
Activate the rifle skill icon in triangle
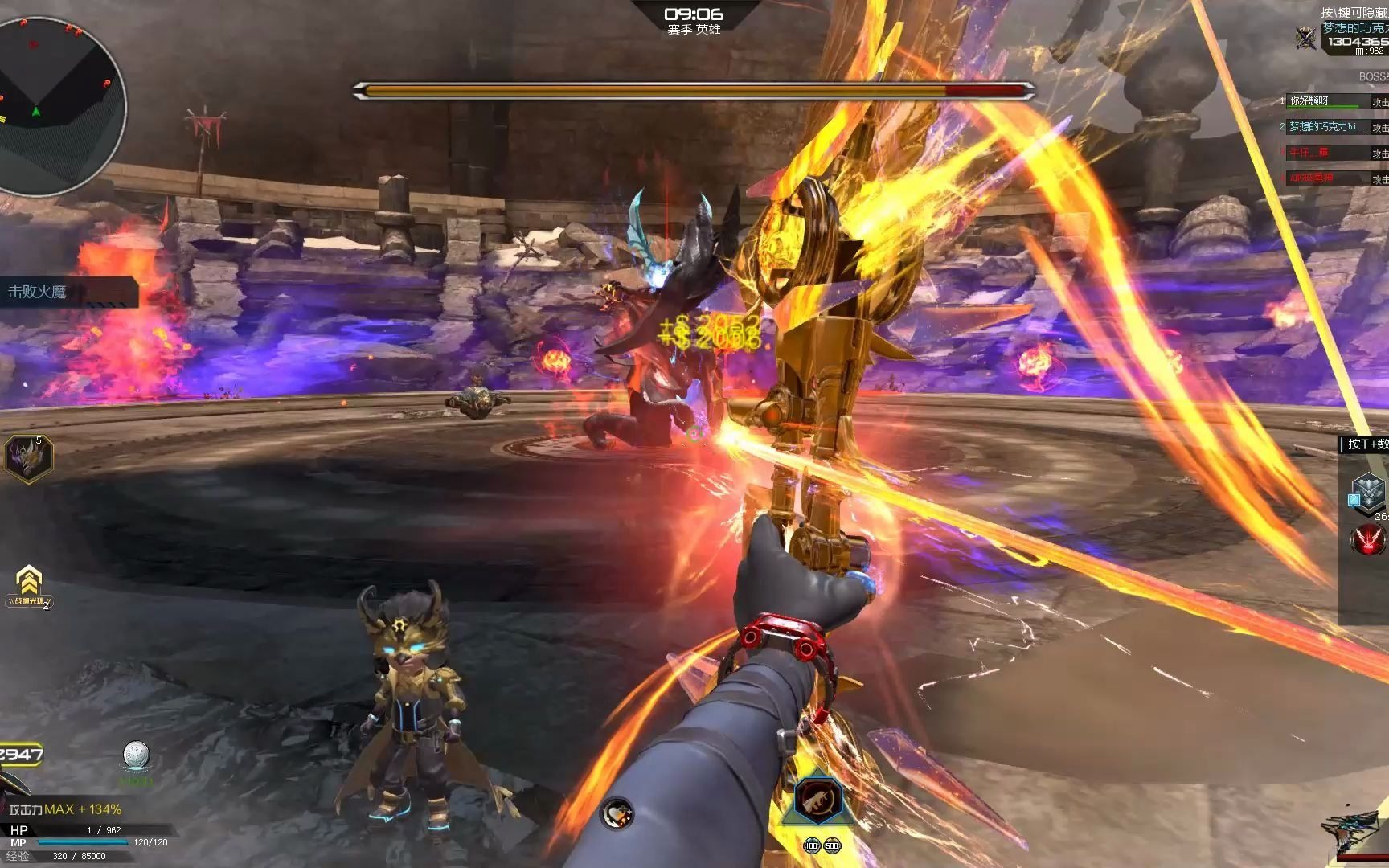818,799
